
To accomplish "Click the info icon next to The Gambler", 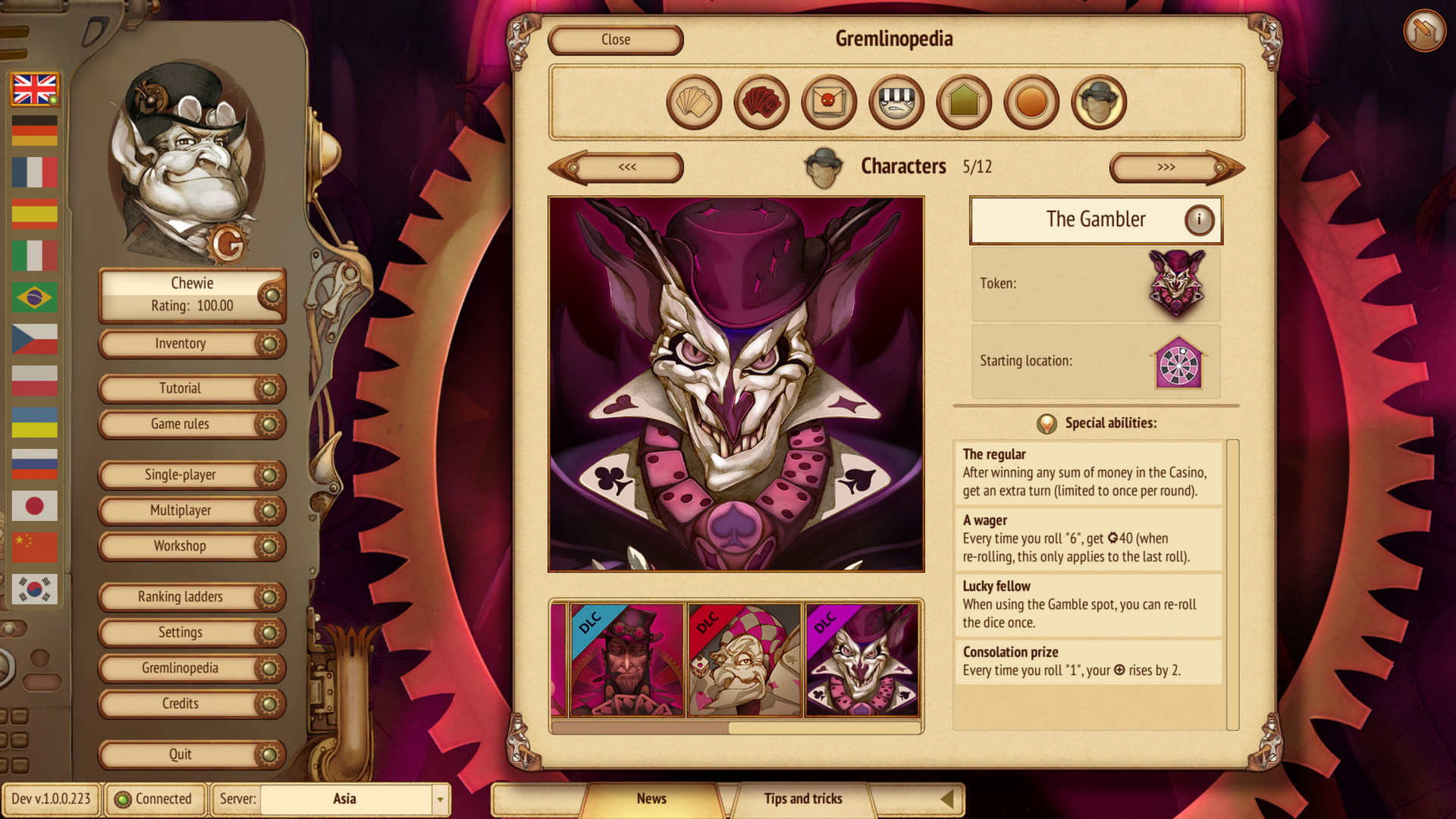I will click(1199, 219).
